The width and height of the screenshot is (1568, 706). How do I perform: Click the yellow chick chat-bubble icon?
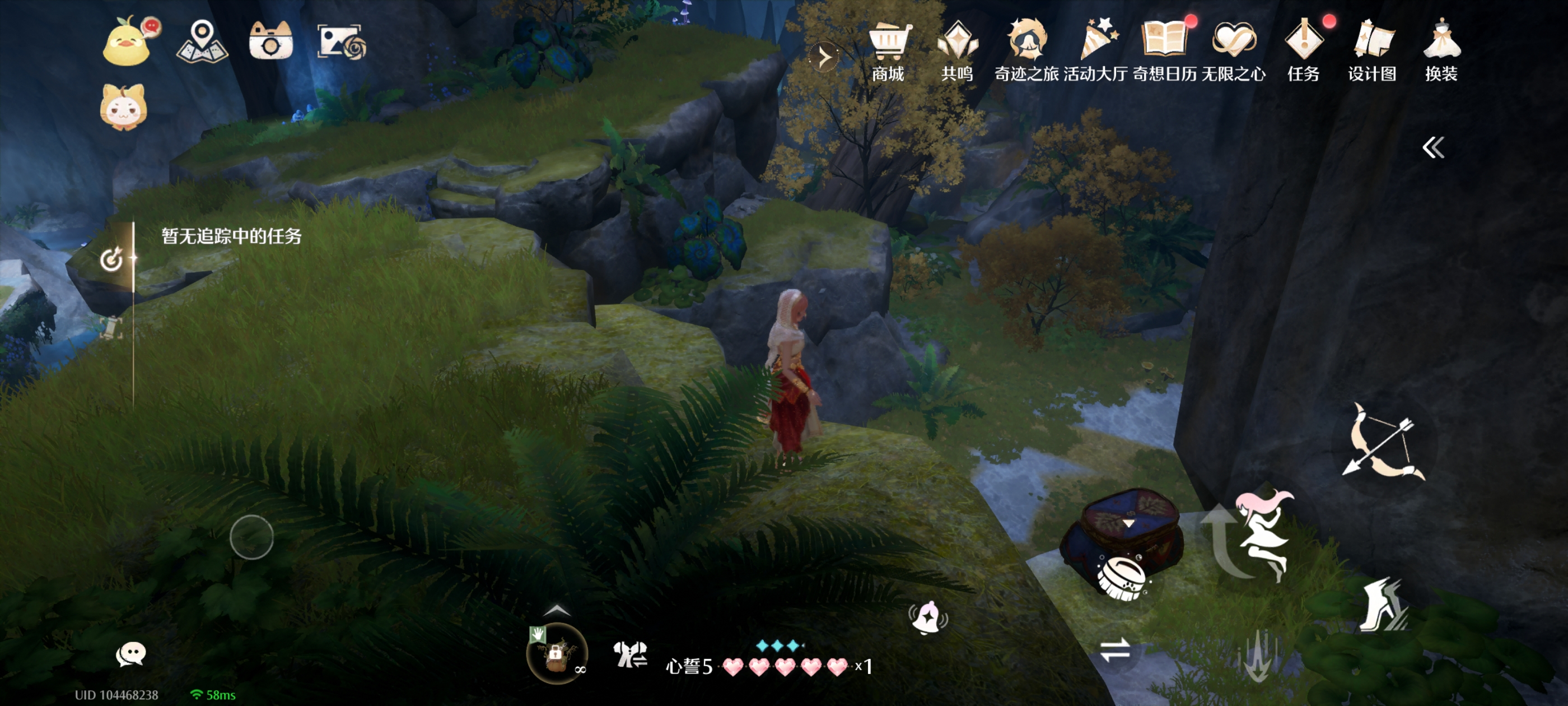(x=128, y=41)
